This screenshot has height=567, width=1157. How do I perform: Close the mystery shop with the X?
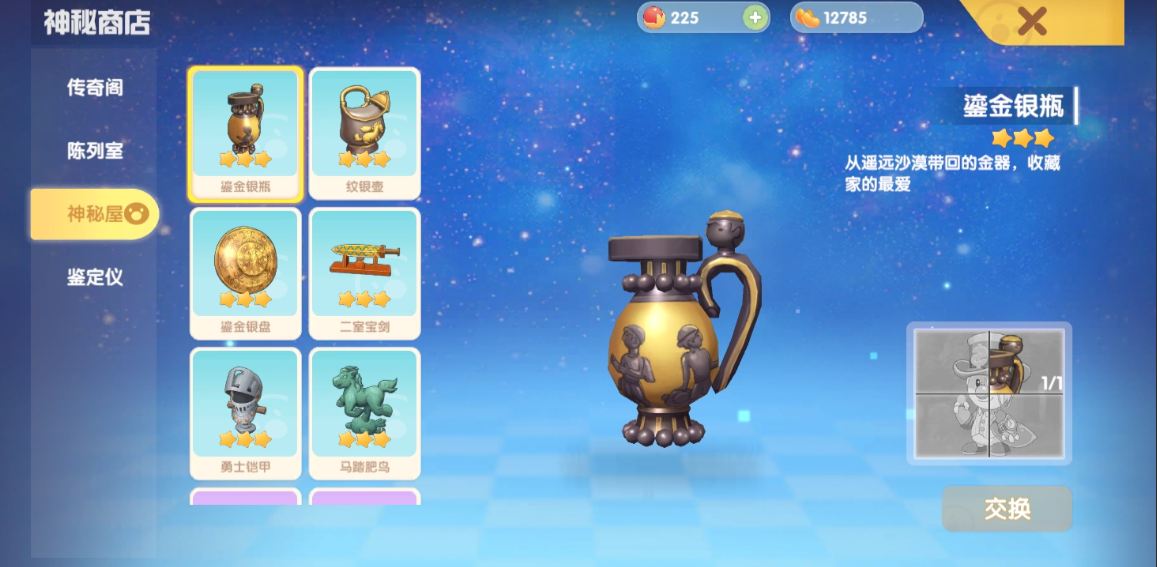coord(1032,20)
